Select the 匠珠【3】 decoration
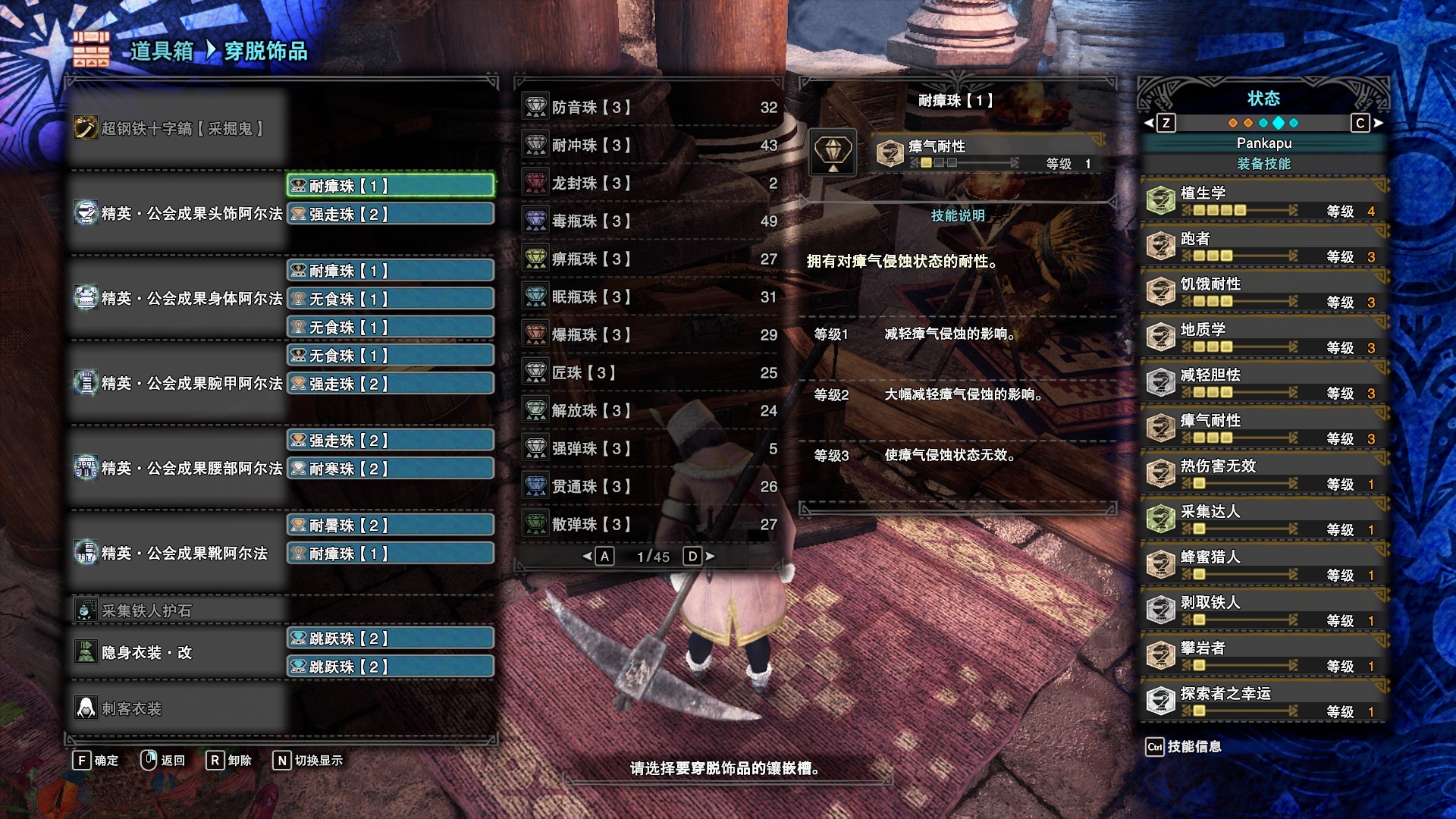The width and height of the screenshot is (1456, 819). 650,373
